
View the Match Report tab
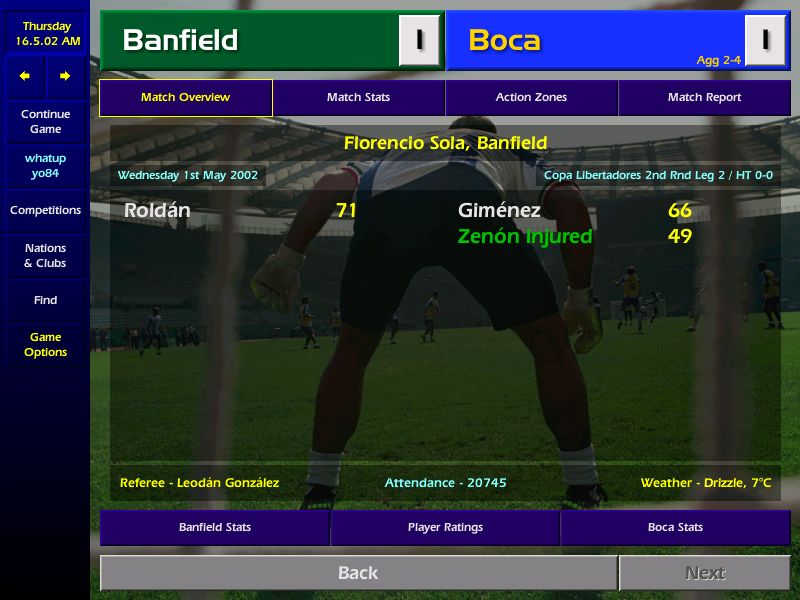click(704, 98)
